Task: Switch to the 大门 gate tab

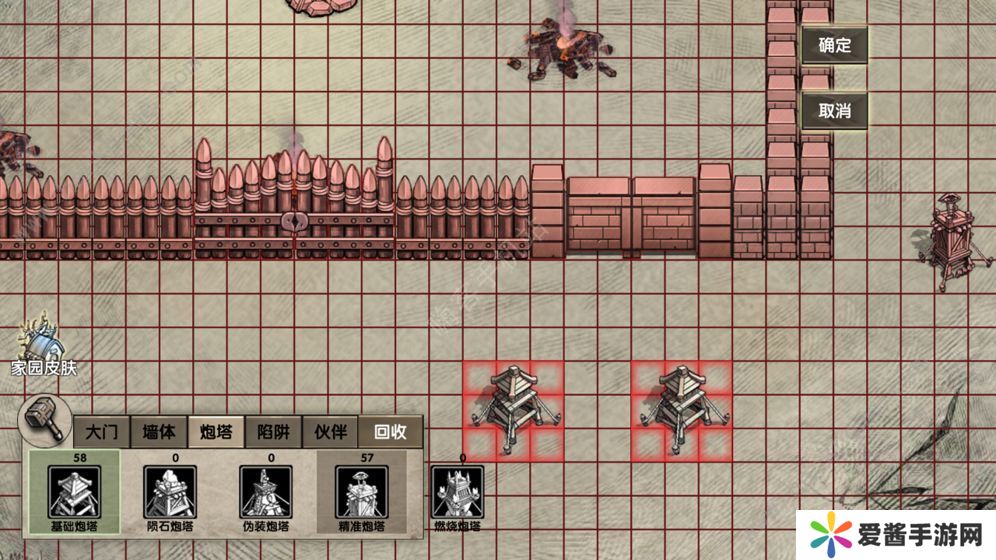Action: pyautogui.click(x=101, y=432)
